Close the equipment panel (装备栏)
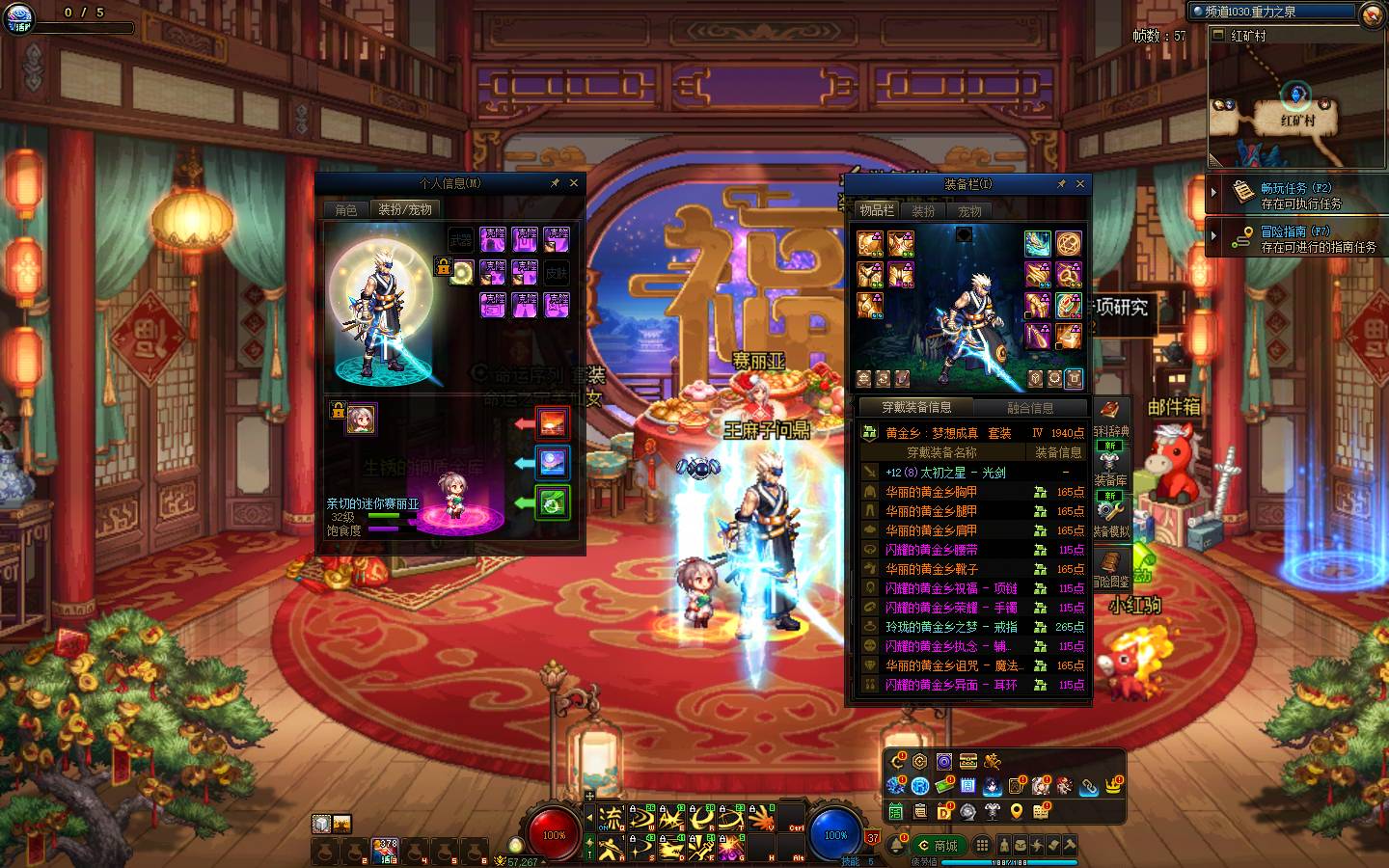This screenshot has height=868, width=1389. pos(1080,184)
